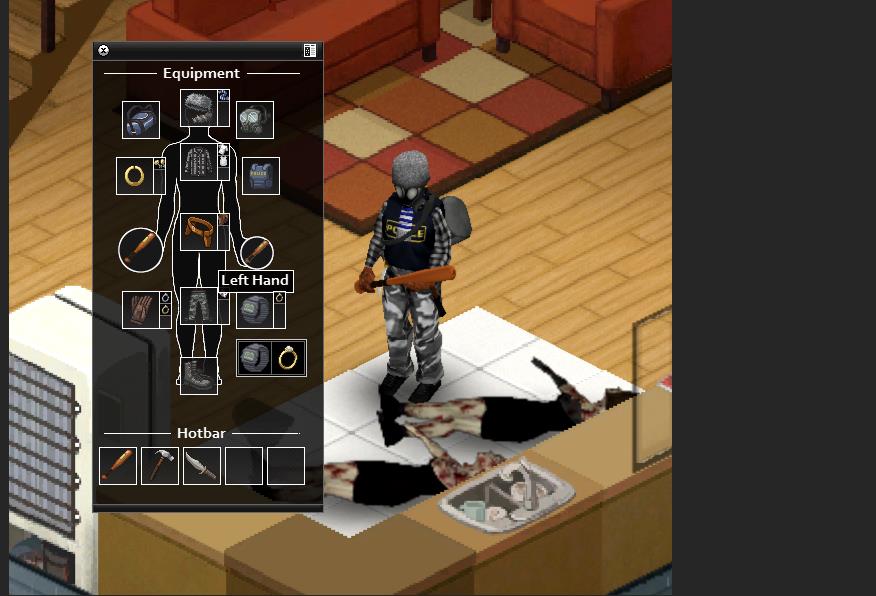The width and height of the screenshot is (876, 596).
Task: Select the watch beside the diamond ring
Action: (x=254, y=358)
